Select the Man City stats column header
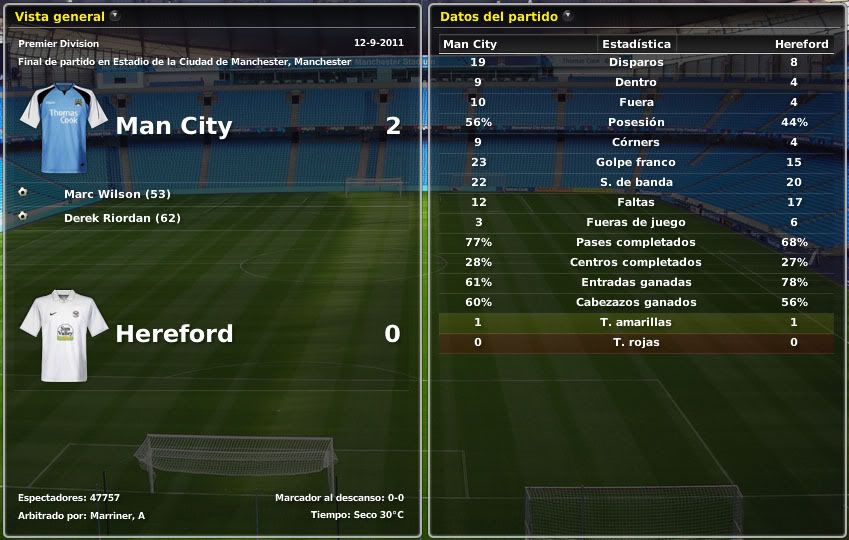Image resolution: width=849 pixels, height=540 pixels. [470, 44]
